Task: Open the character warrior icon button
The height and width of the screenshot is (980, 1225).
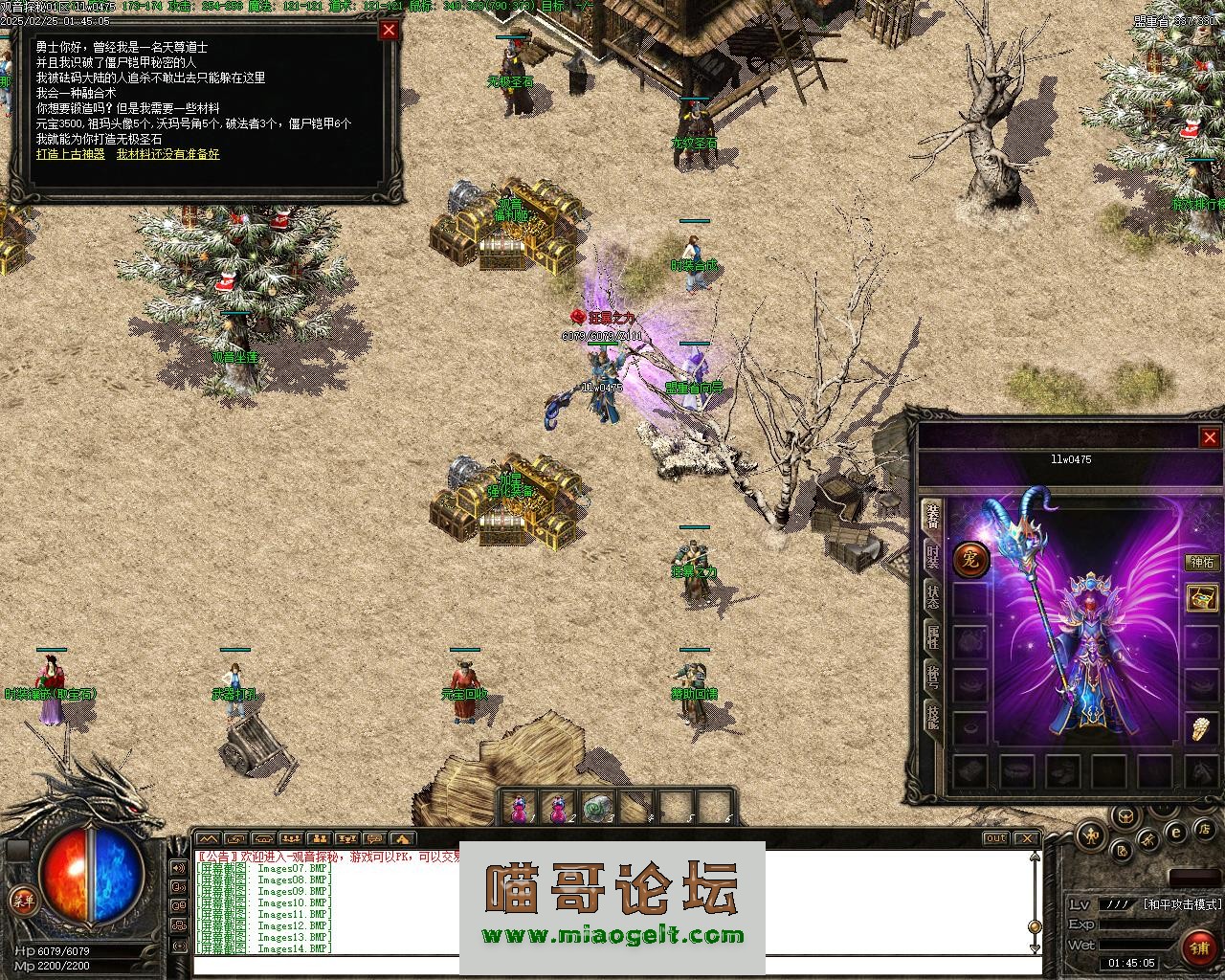Action: click(1090, 836)
